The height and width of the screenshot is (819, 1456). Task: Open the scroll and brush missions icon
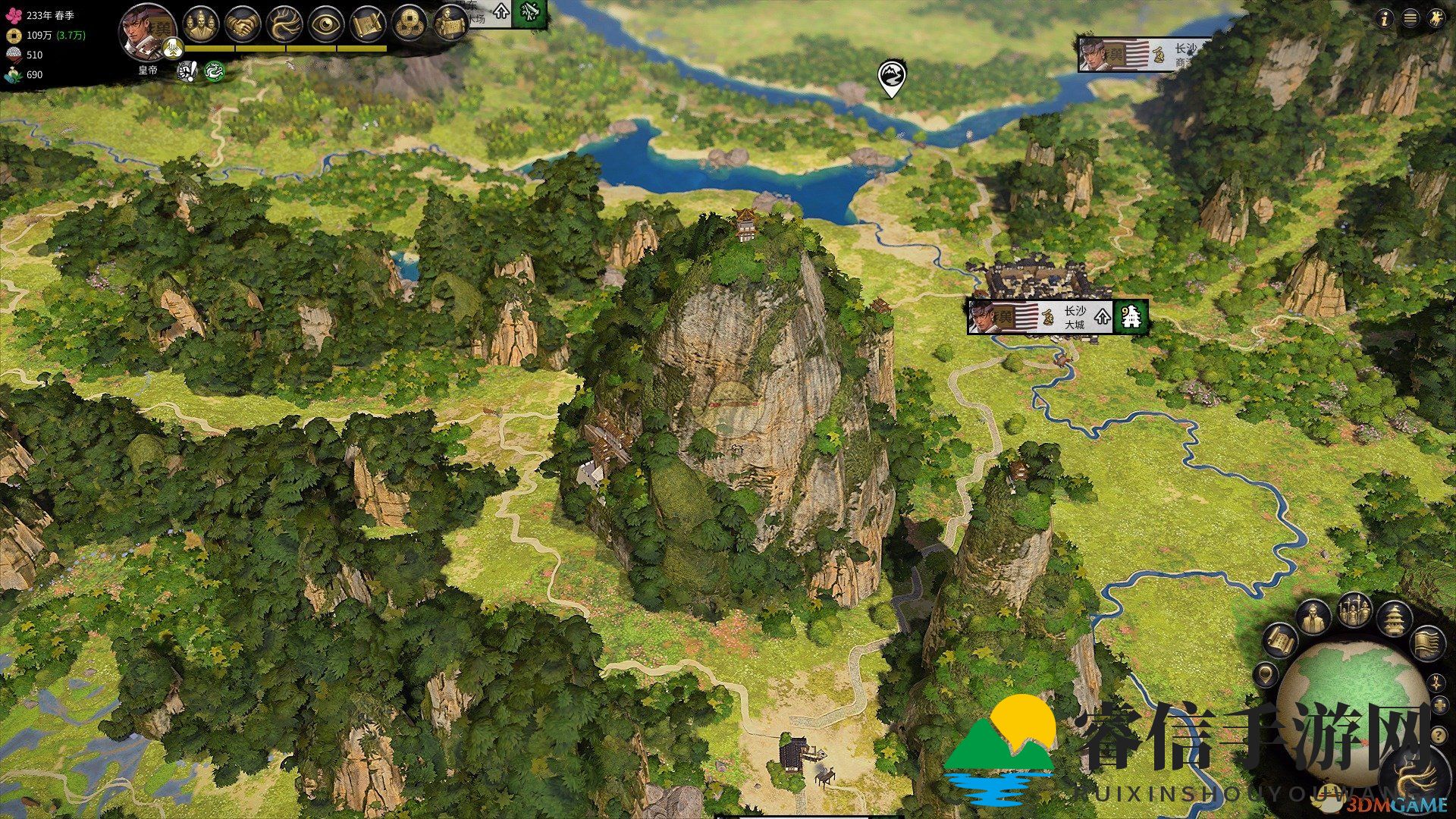point(368,25)
